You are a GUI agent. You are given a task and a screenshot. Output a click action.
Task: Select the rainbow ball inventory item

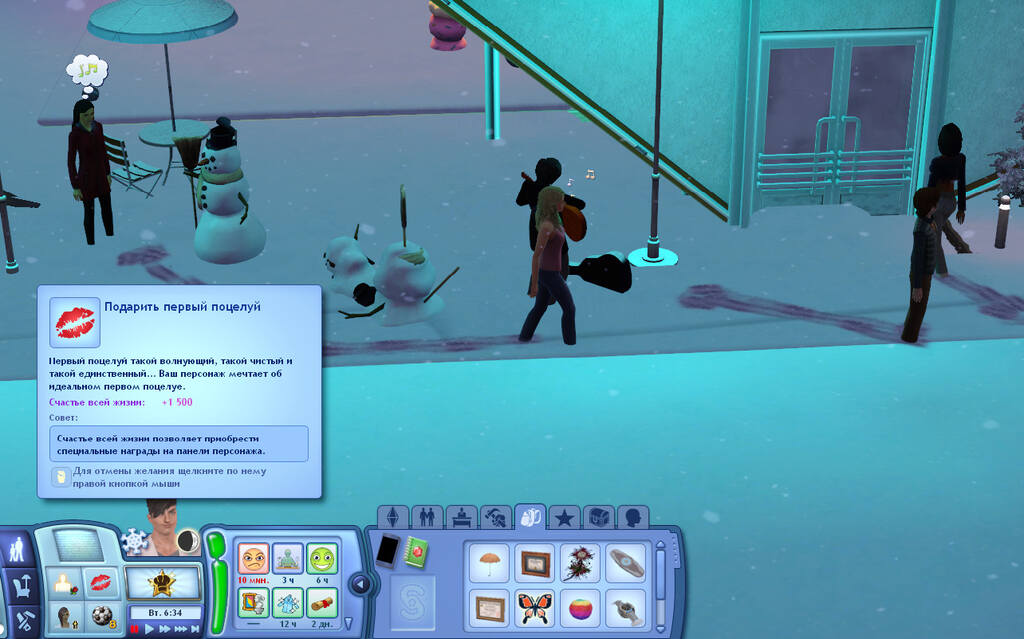coord(580,608)
